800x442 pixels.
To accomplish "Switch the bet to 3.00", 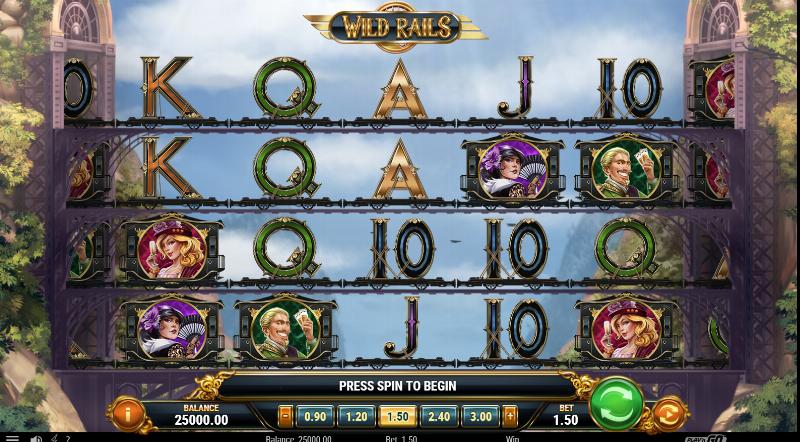I will pos(481,416).
